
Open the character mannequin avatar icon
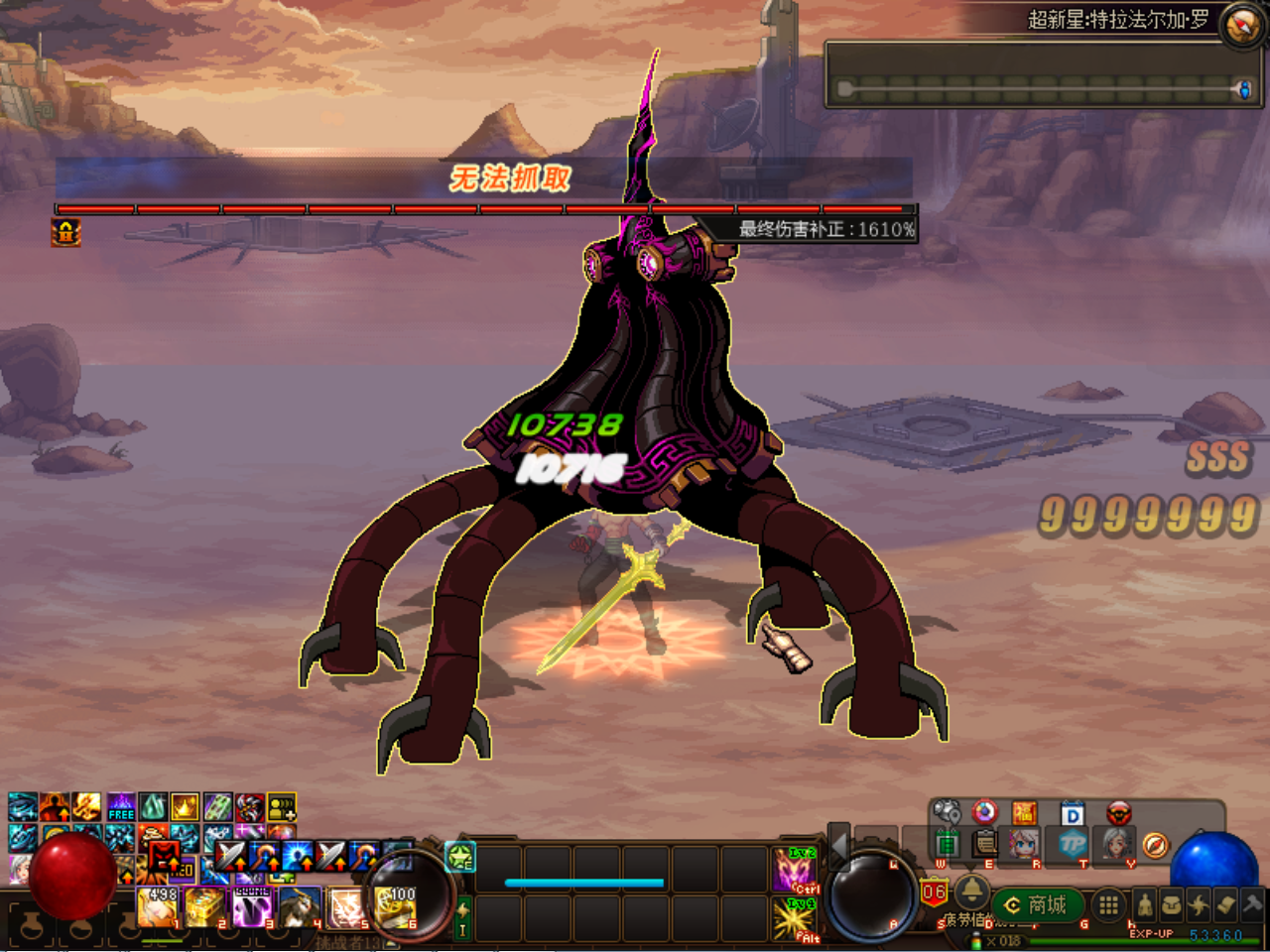coord(1145,905)
